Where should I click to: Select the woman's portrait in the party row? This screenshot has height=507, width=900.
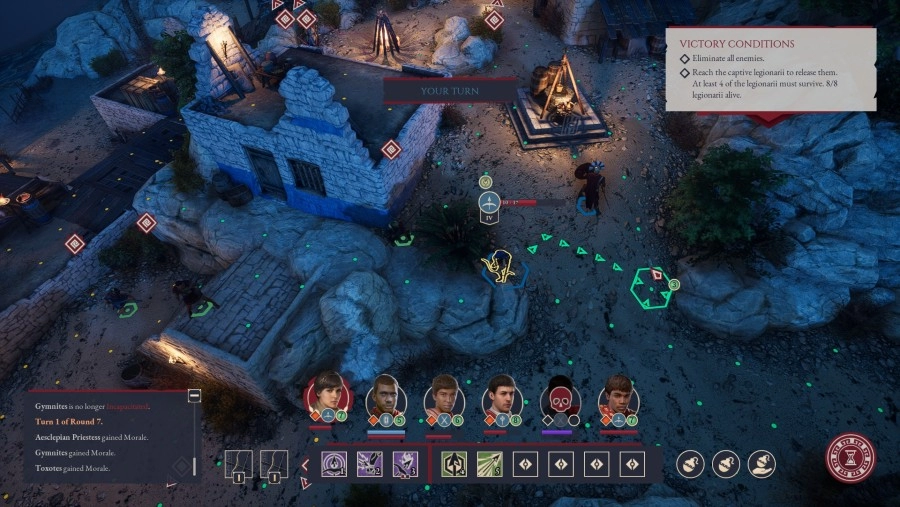point(327,393)
